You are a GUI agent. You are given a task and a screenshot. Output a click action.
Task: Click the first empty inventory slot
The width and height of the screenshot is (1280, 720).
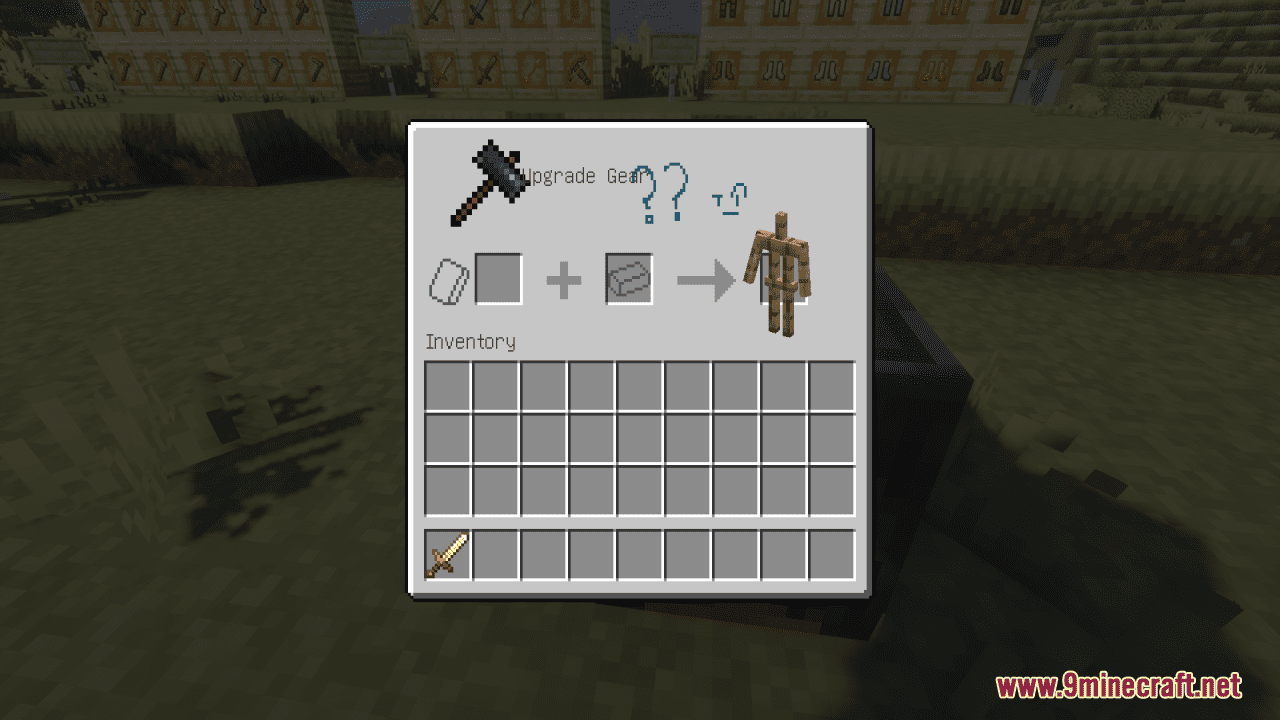(x=446, y=387)
